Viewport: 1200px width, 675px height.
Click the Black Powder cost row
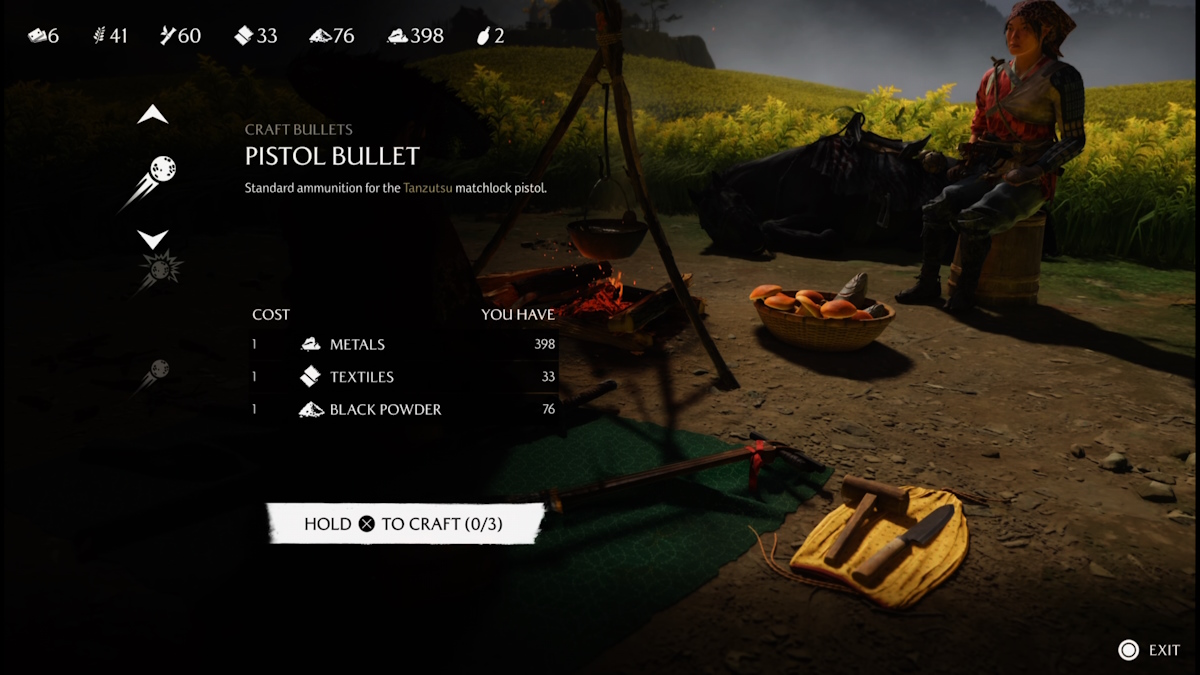(x=403, y=409)
